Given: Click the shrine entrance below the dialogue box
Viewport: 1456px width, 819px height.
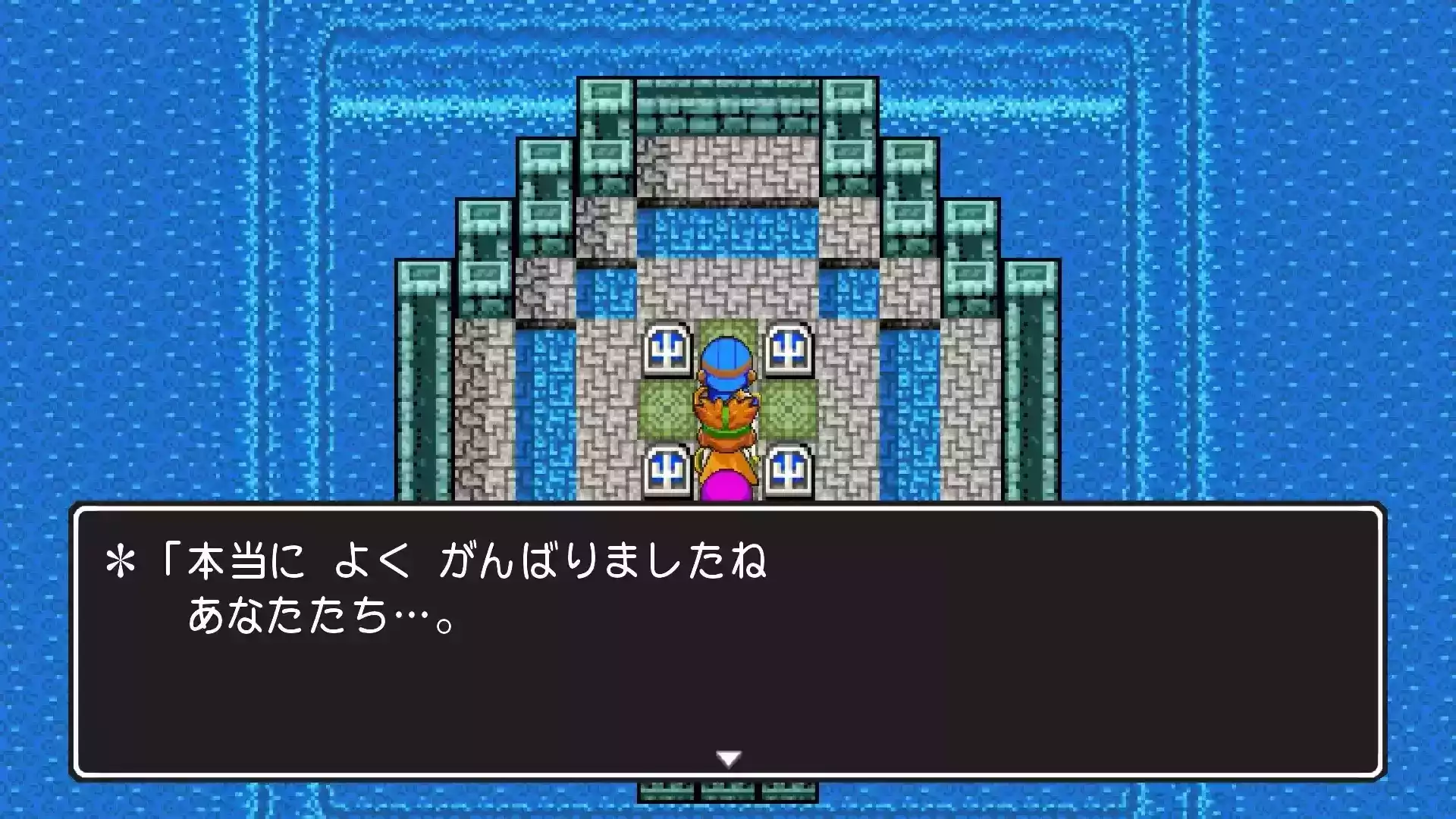Looking at the screenshot, I should tap(728, 796).
